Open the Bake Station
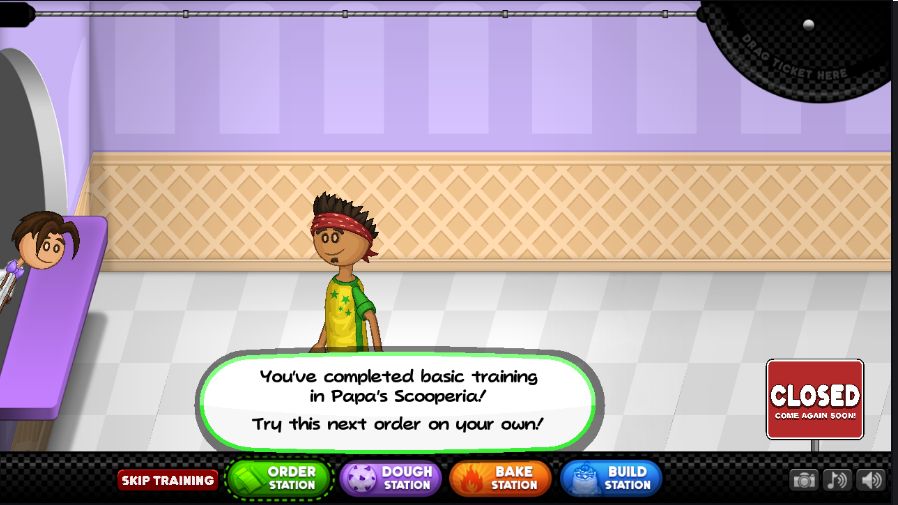 [x=500, y=479]
